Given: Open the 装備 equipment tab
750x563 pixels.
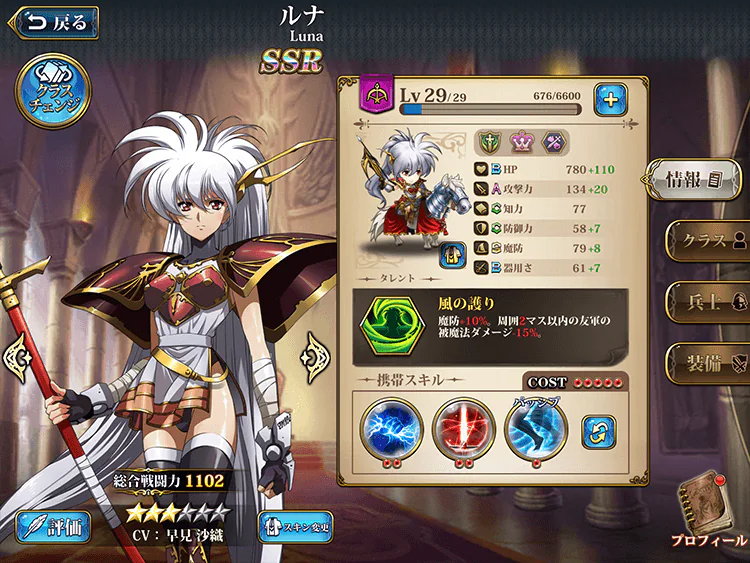Looking at the screenshot, I should [x=706, y=356].
